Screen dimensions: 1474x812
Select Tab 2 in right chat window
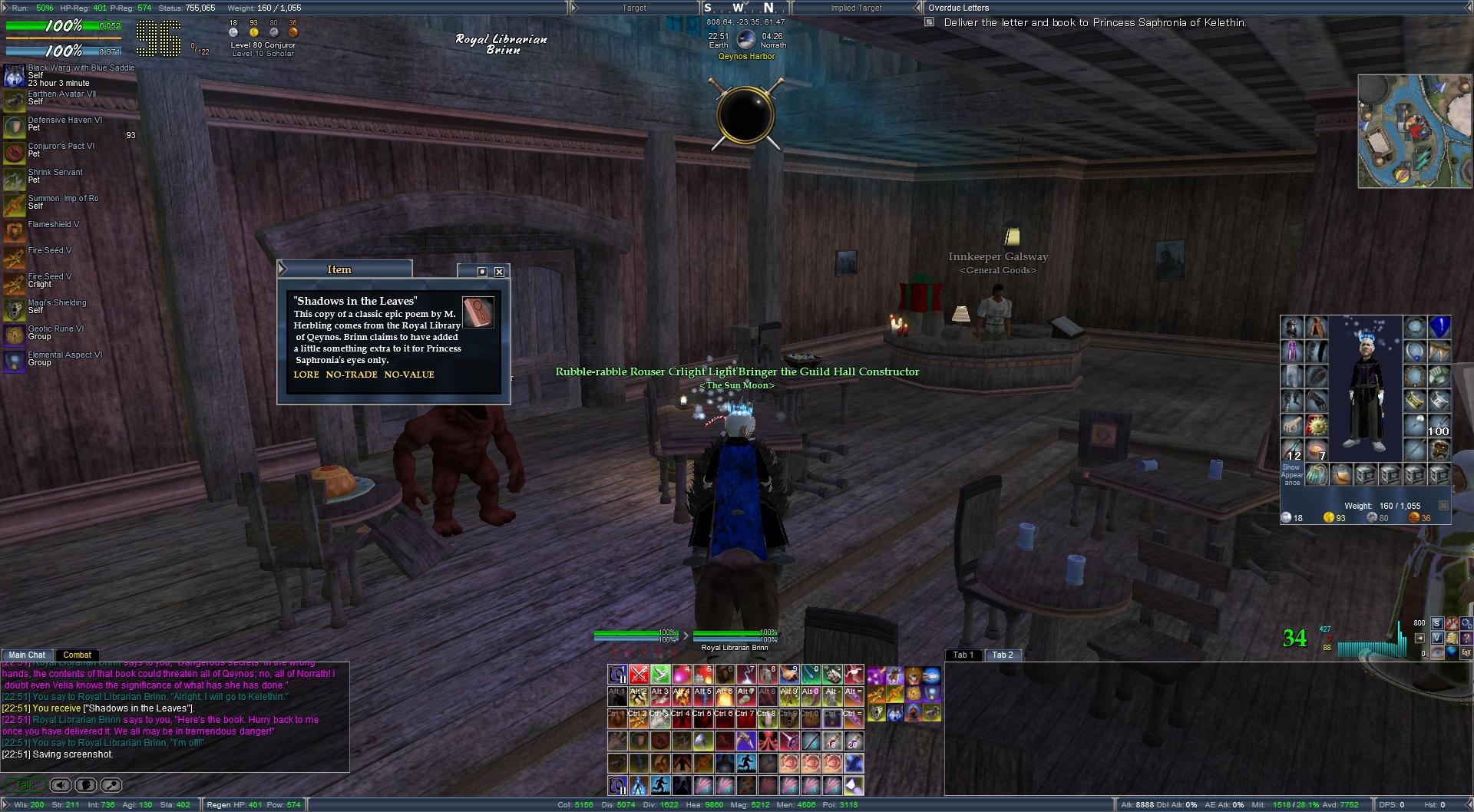tap(1002, 655)
